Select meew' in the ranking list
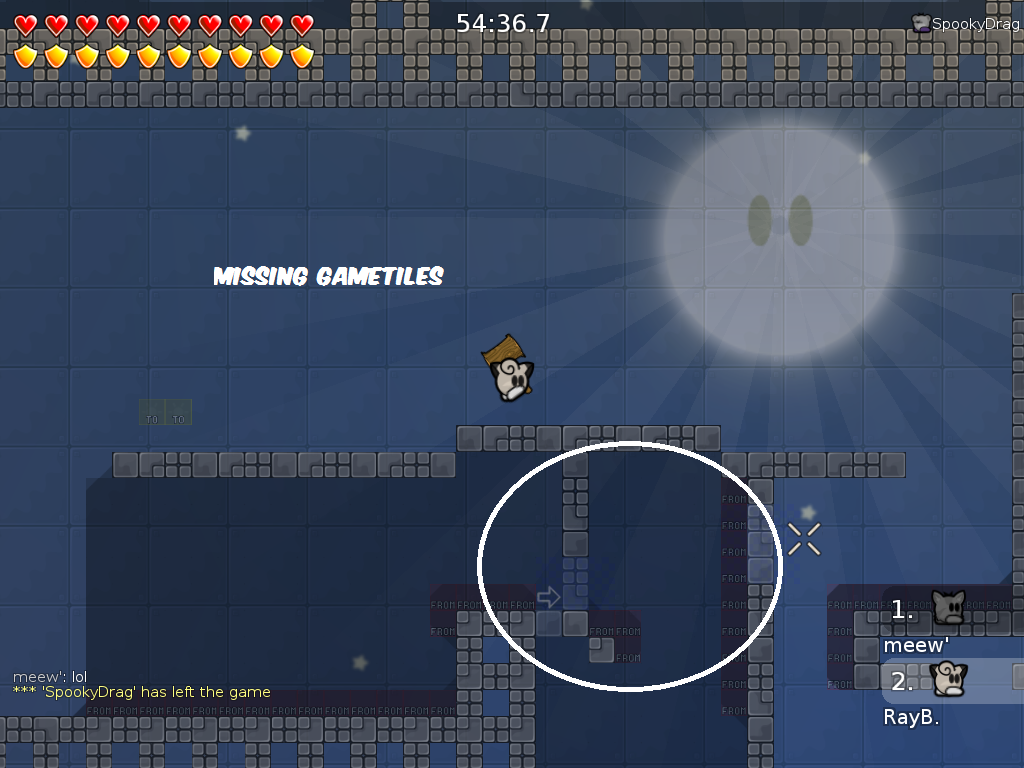Viewport: 1024px width, 768px height. tap(916, 645)
